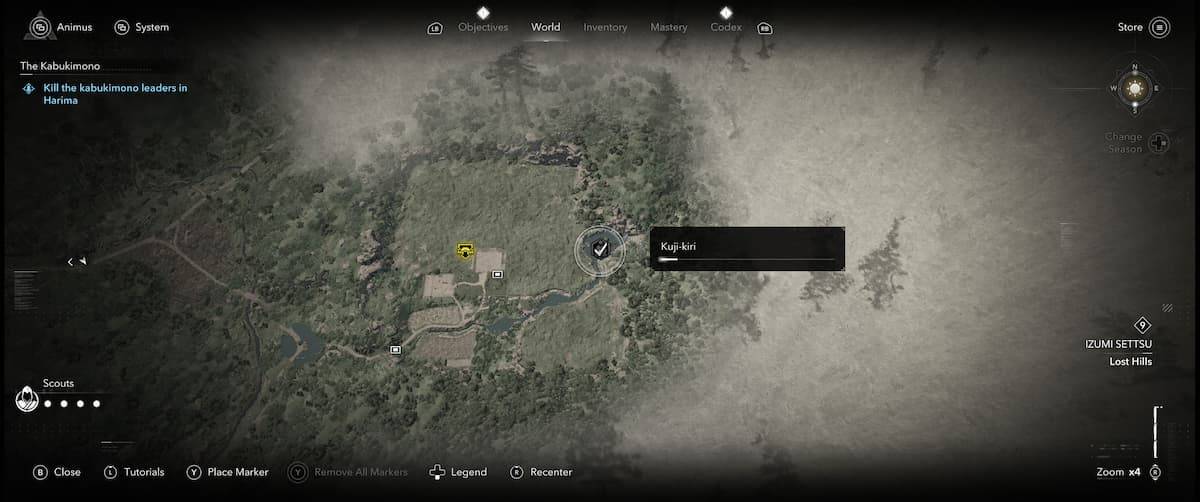The image size is (1200, 502).
Task: Go to the Codex tab
Action: pos(726,27)
